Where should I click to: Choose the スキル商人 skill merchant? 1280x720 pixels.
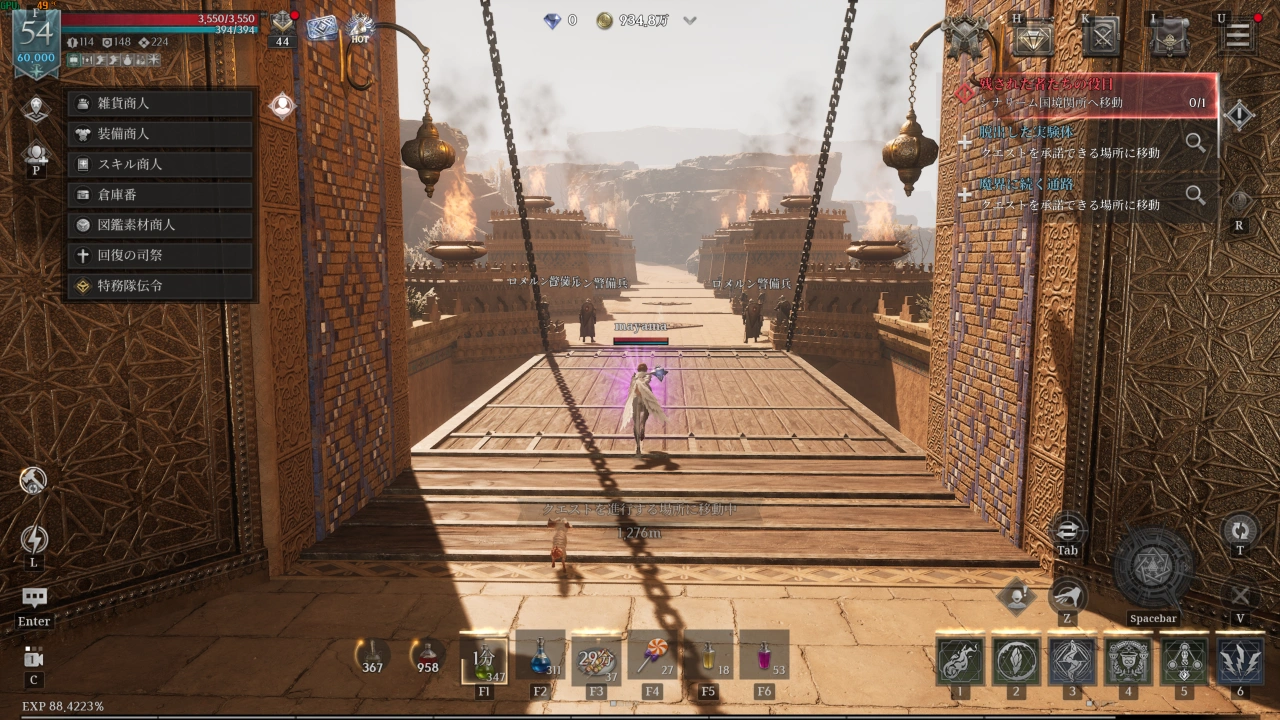[x=160, y=164]
